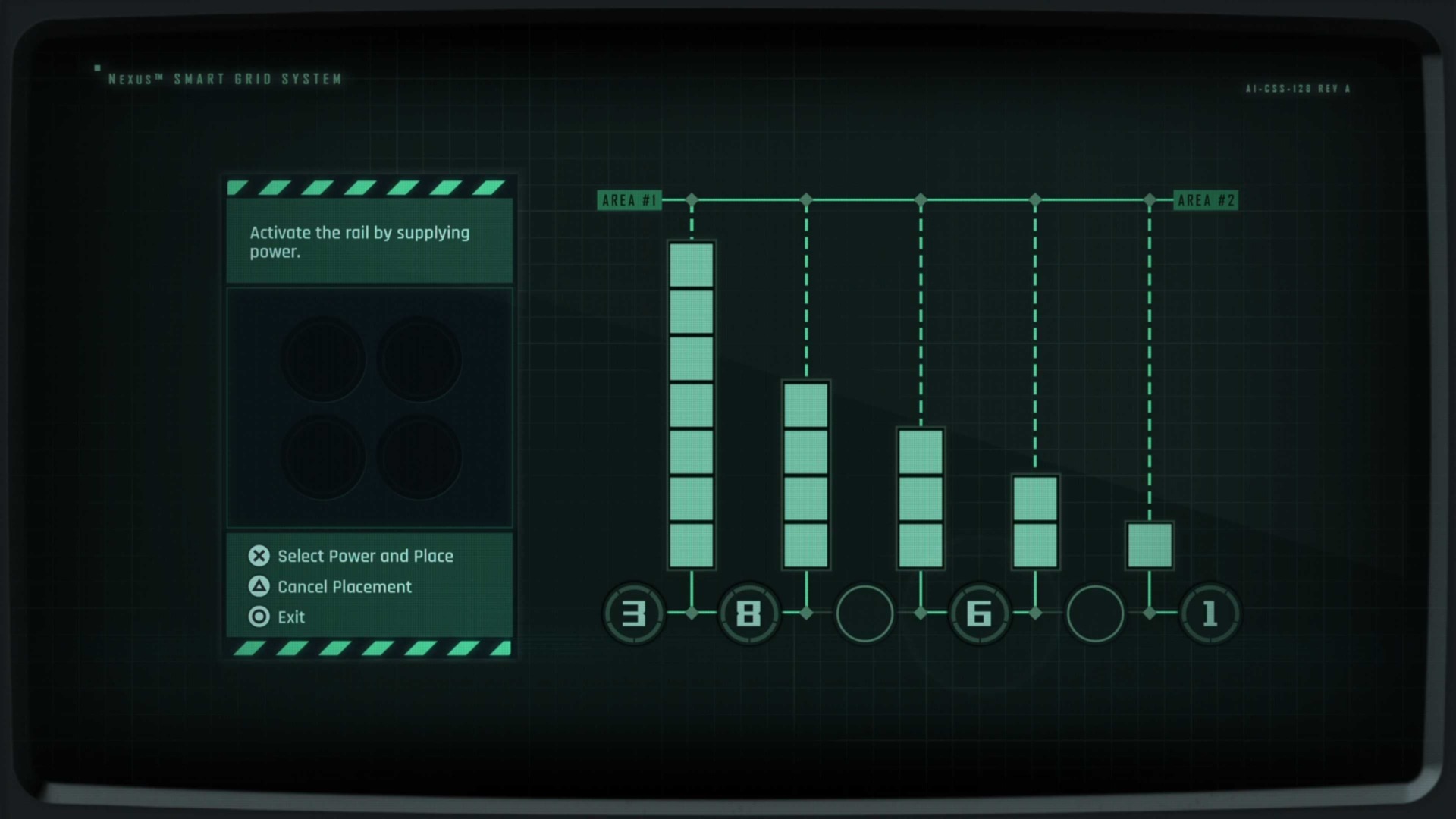Screen dimensions: 1456x819
Task: Select the circle labeled 8
Action: (x=749, y=614)
